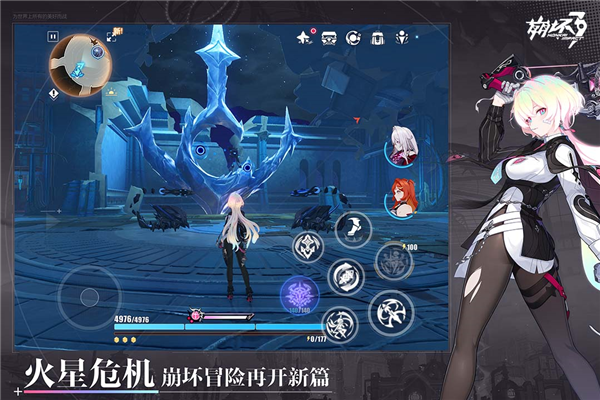600x400 pixels.
Task: Open the winged emblem icon at top right
Action: click(404, 37)
